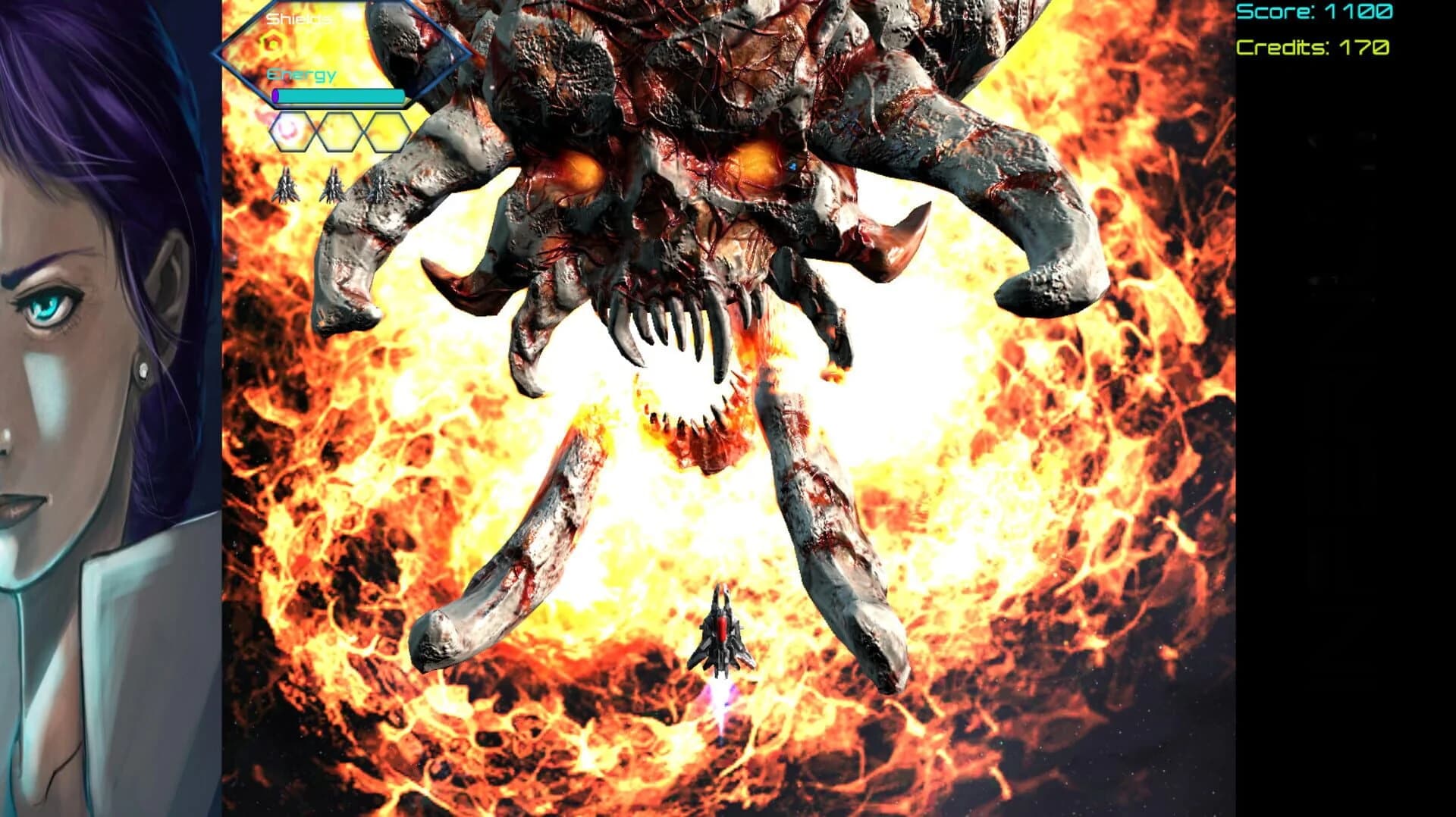Open the Energy status readout
The height and width of the screenshot is (817, 1456).
[x=300, y=74]
